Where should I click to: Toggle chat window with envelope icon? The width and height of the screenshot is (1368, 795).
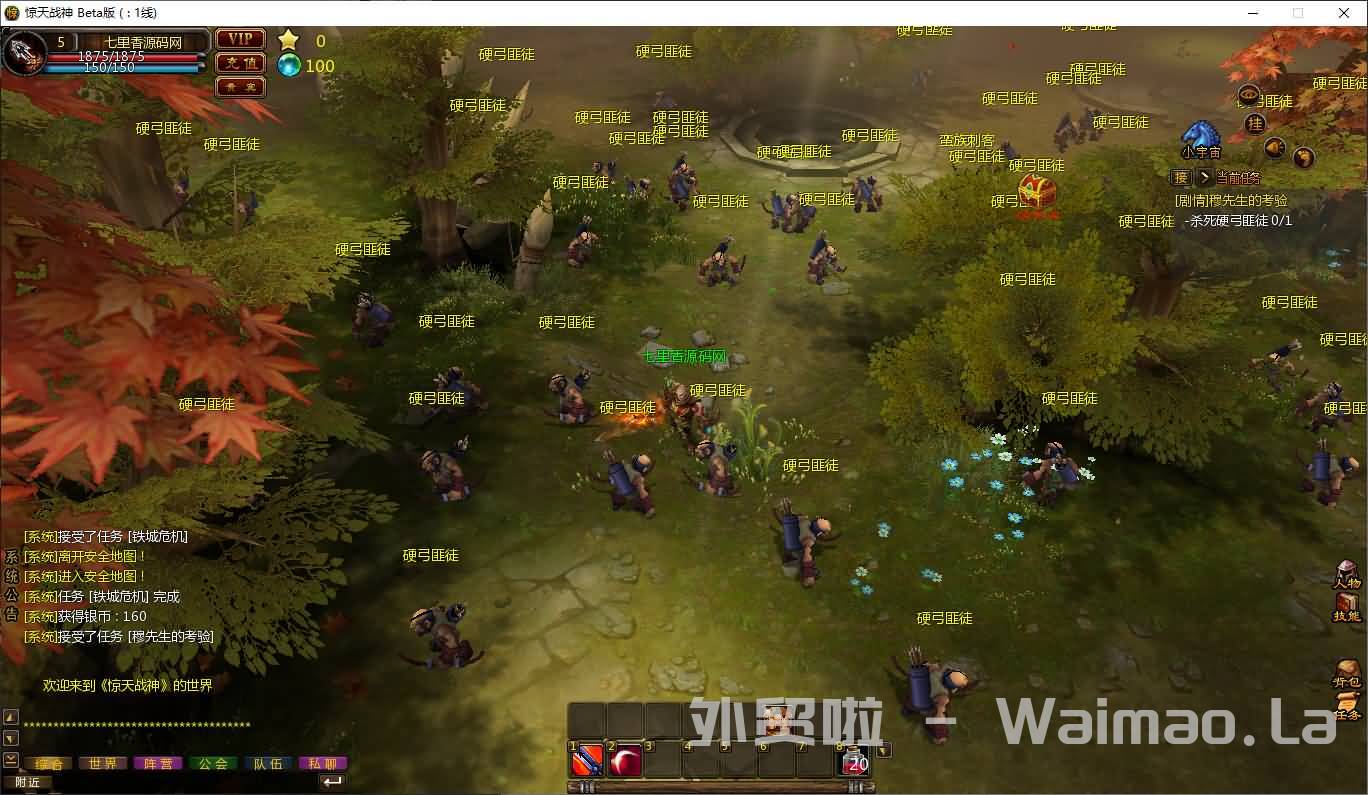click(9, 758)
